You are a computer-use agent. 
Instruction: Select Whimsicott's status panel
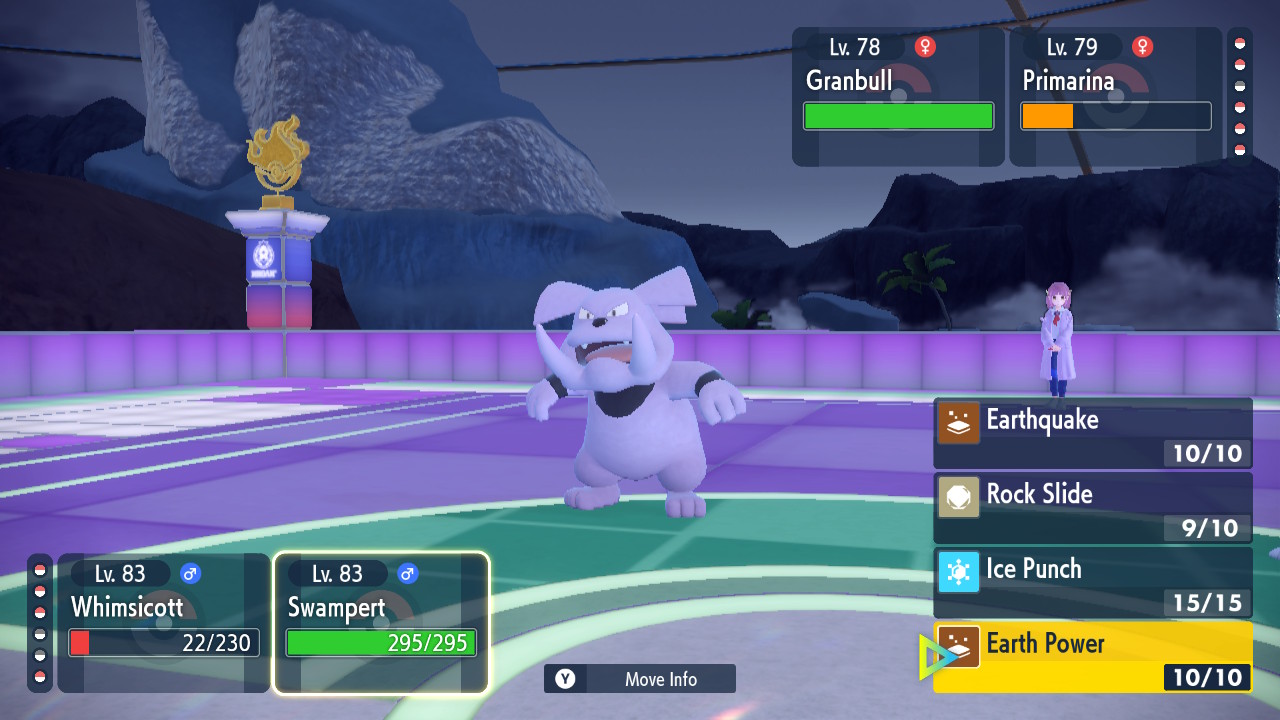(x=164, y=622)
